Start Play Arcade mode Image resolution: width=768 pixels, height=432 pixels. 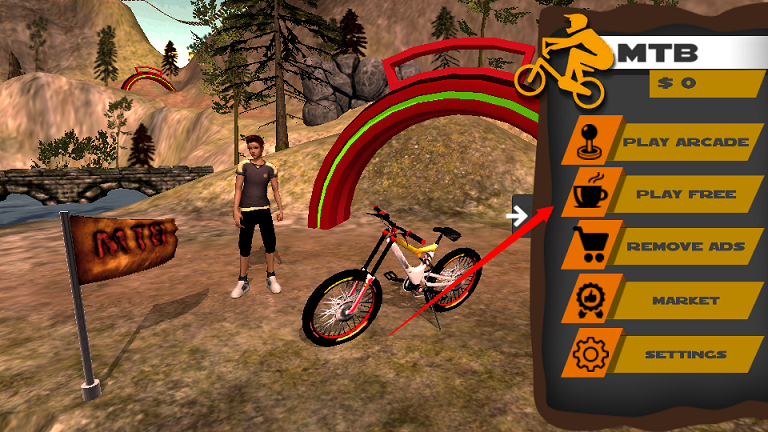686,142
